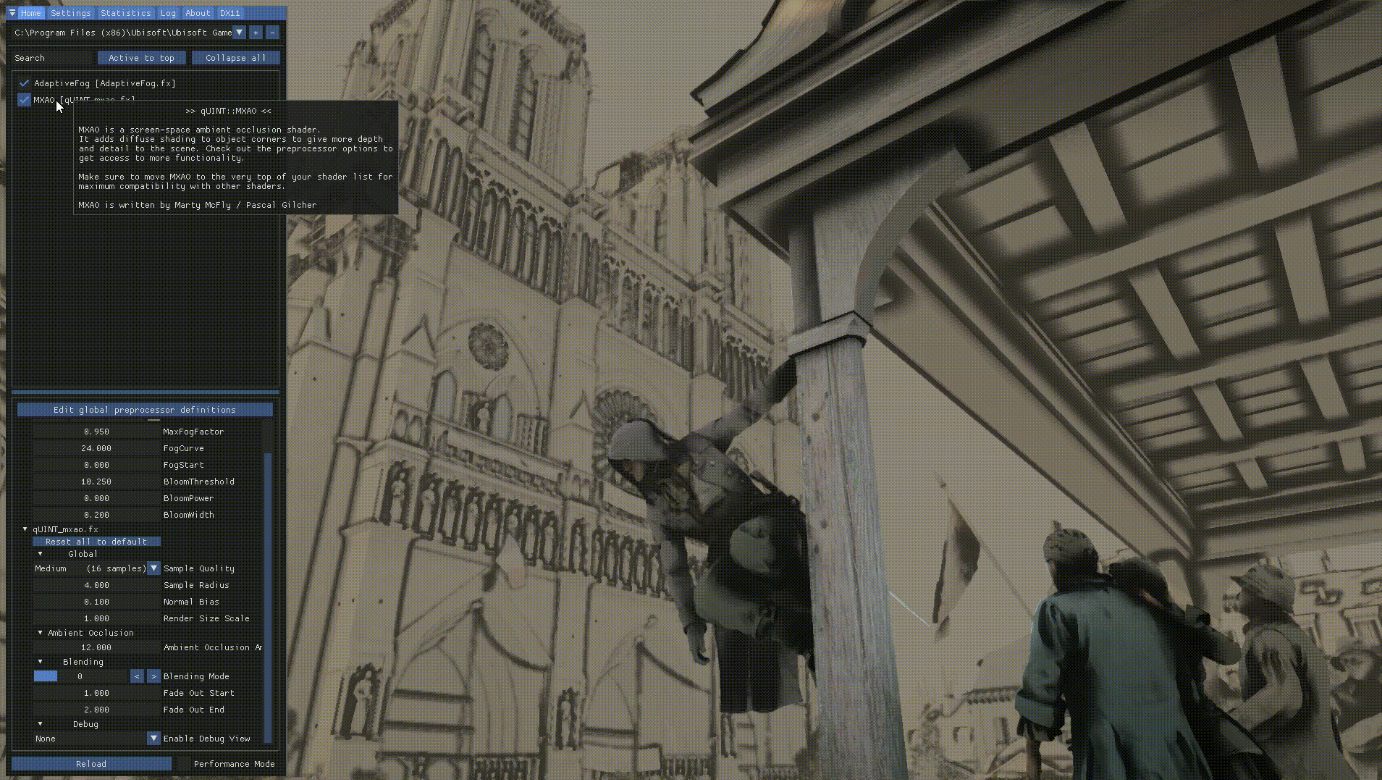
Task: Click the Reload button
Action: tap(91, 763)
